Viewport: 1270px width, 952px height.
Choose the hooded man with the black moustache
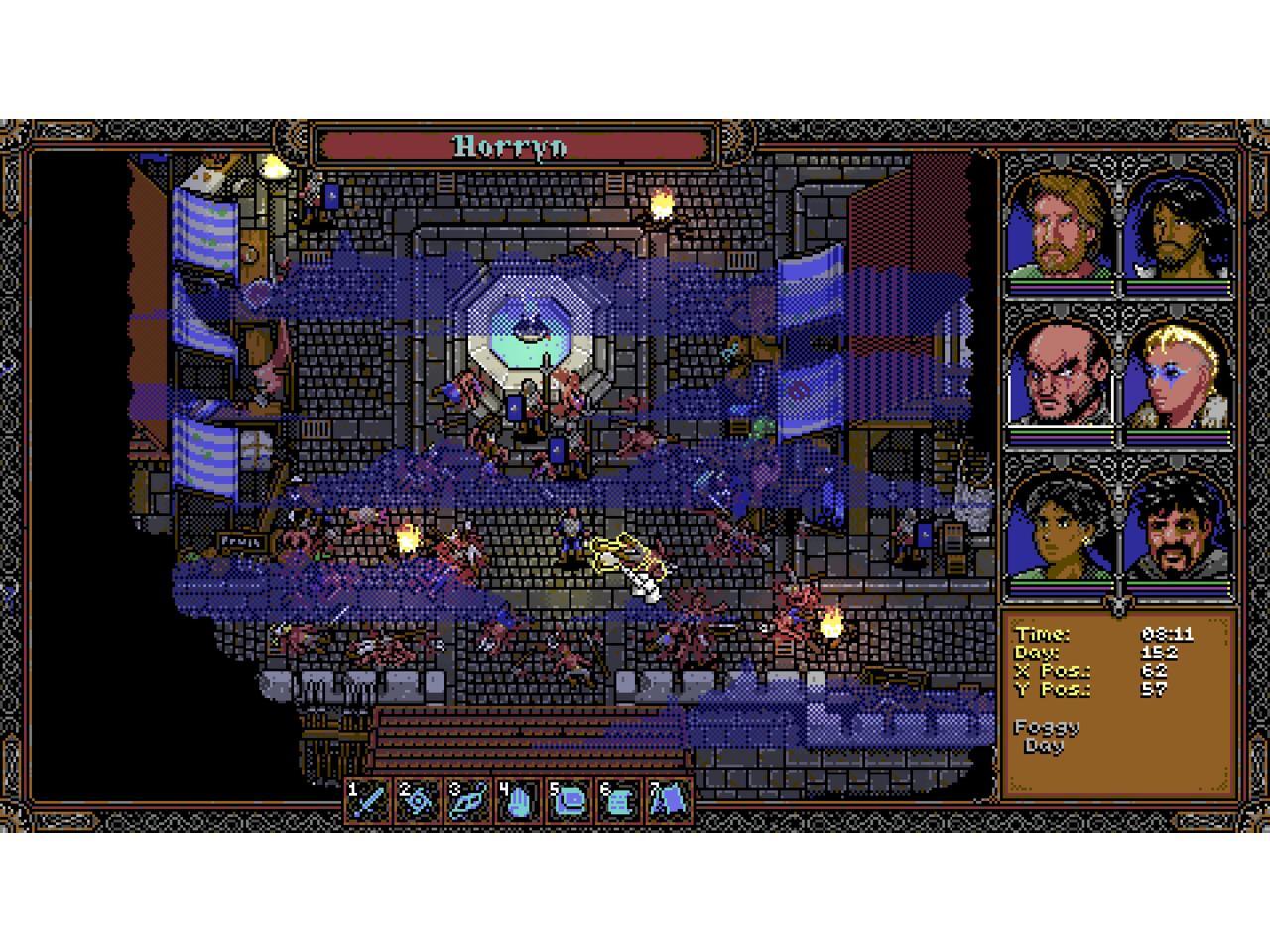[x=1179, y=528]
